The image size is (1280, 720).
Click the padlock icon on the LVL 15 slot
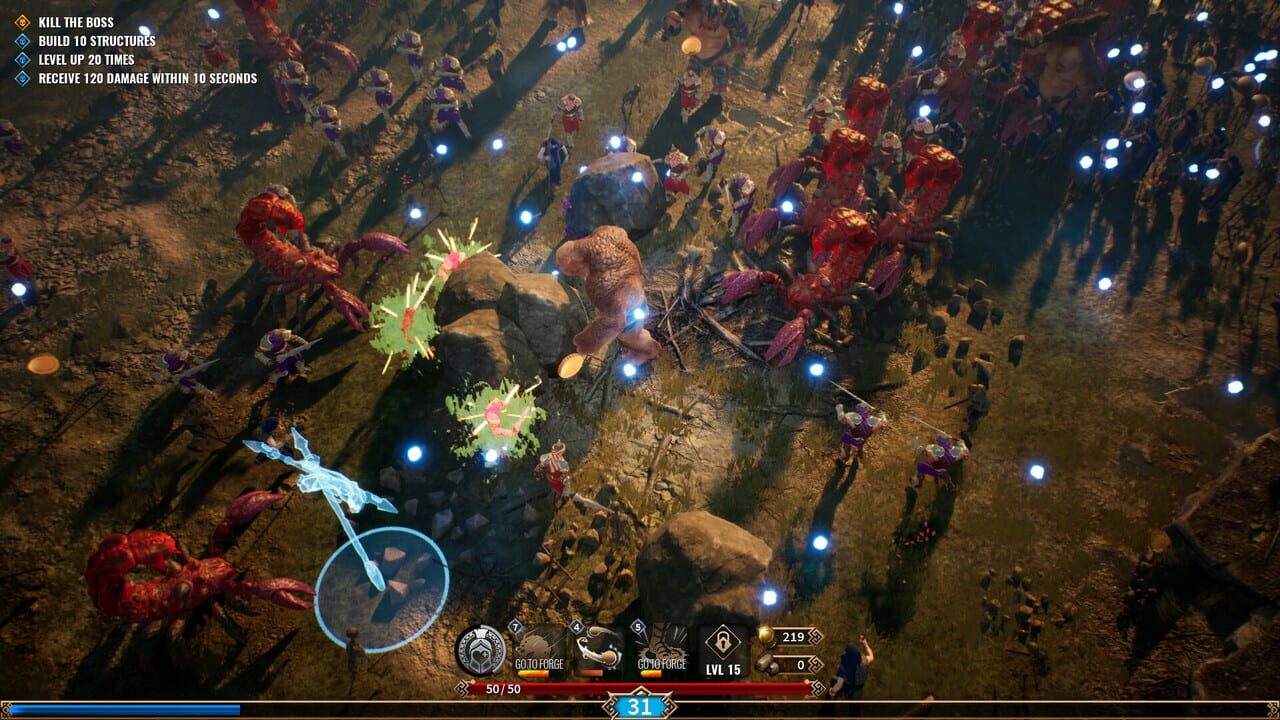(x=723, y=640)
